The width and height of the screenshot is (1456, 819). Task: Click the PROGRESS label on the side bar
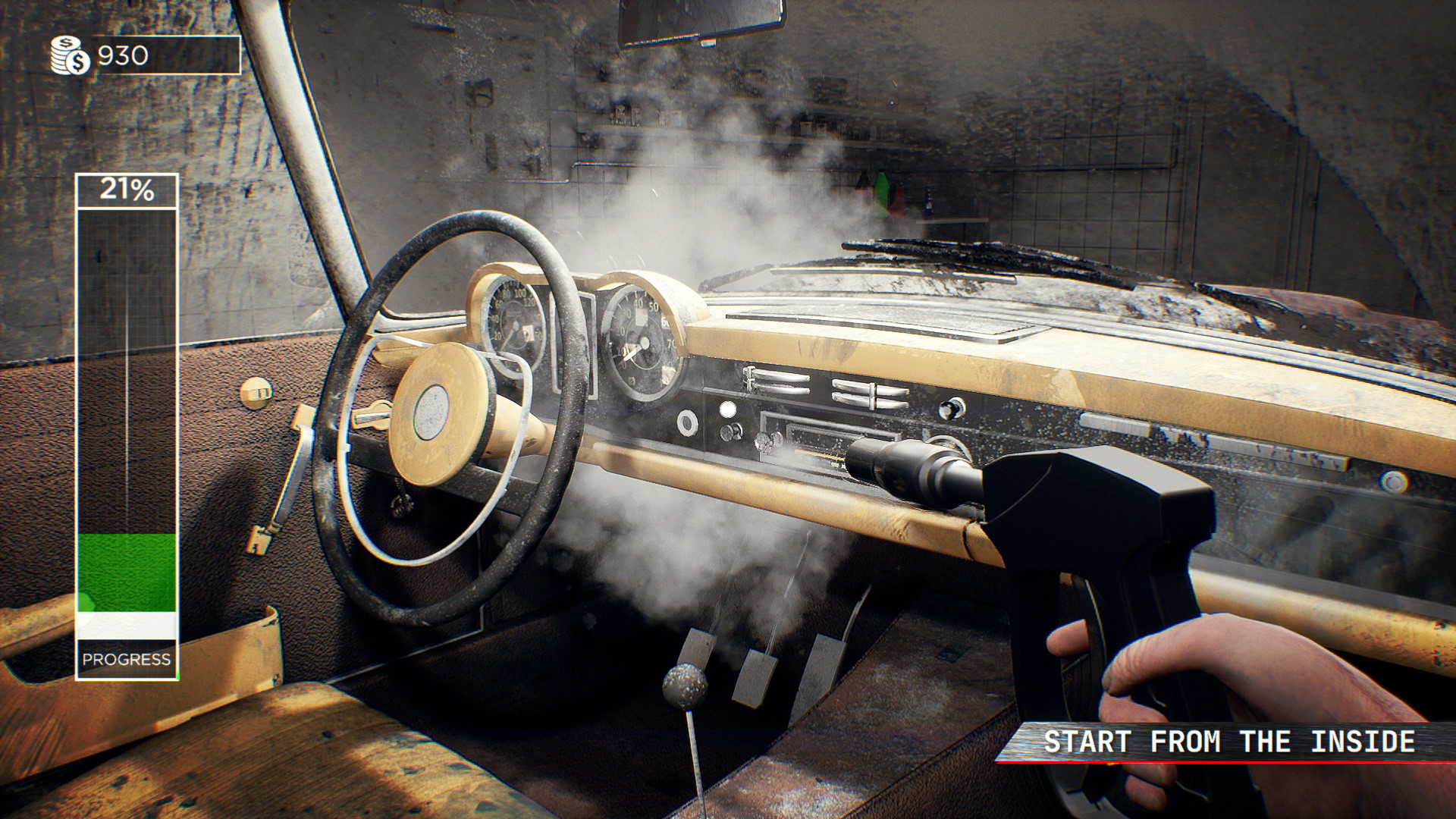(x=126, y=660)
